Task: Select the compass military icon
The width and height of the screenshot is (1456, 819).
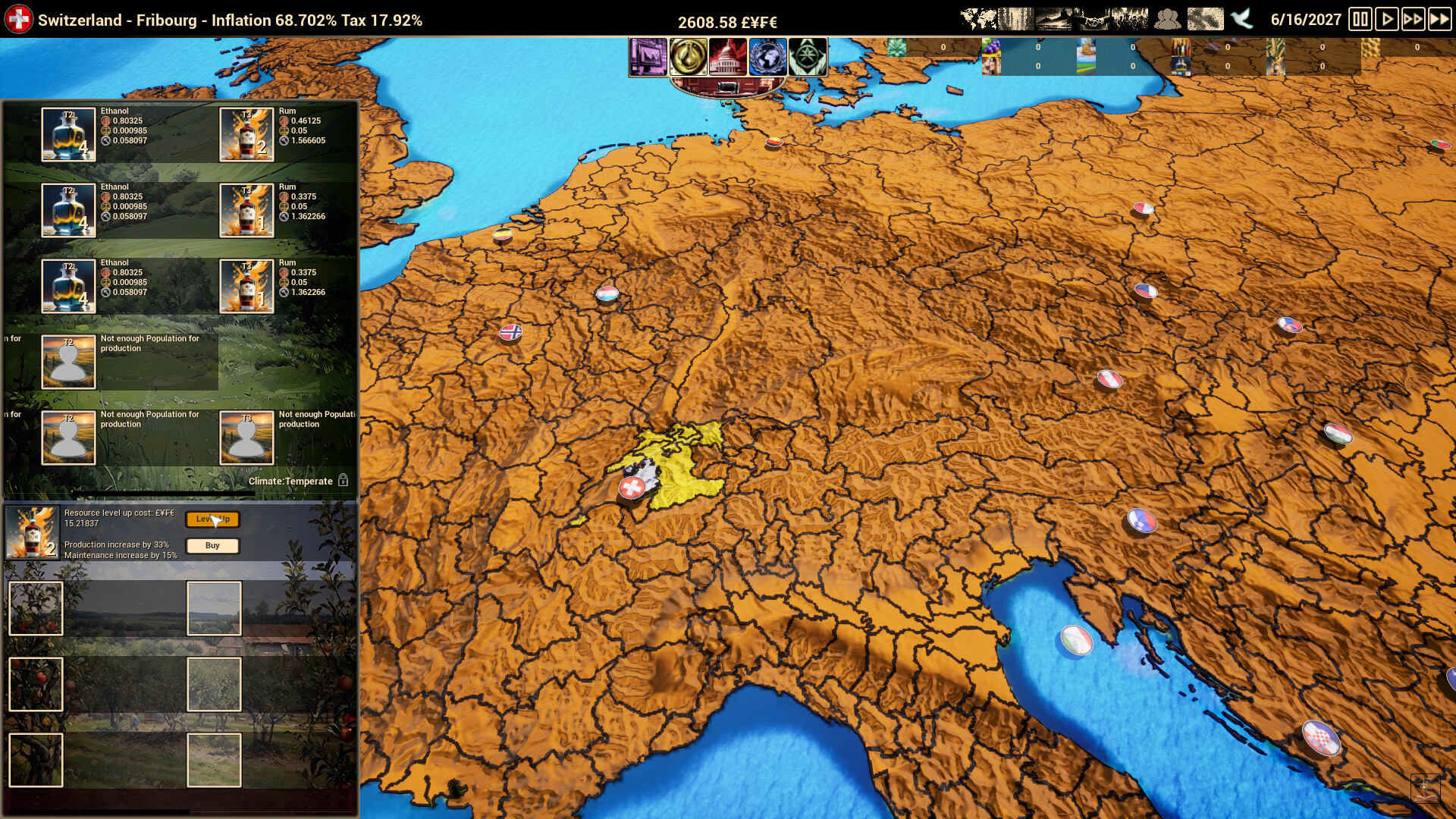Action: (806, 58)
